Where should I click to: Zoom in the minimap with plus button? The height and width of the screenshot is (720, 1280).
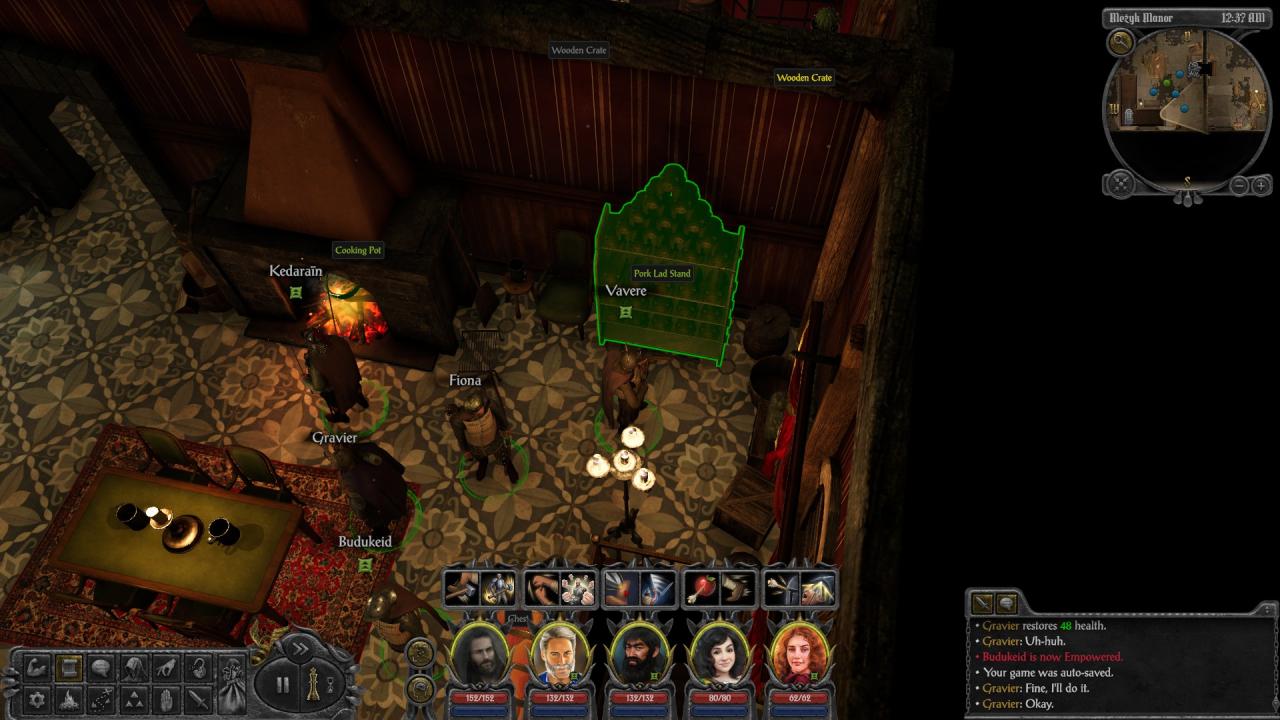[1261, 185]
